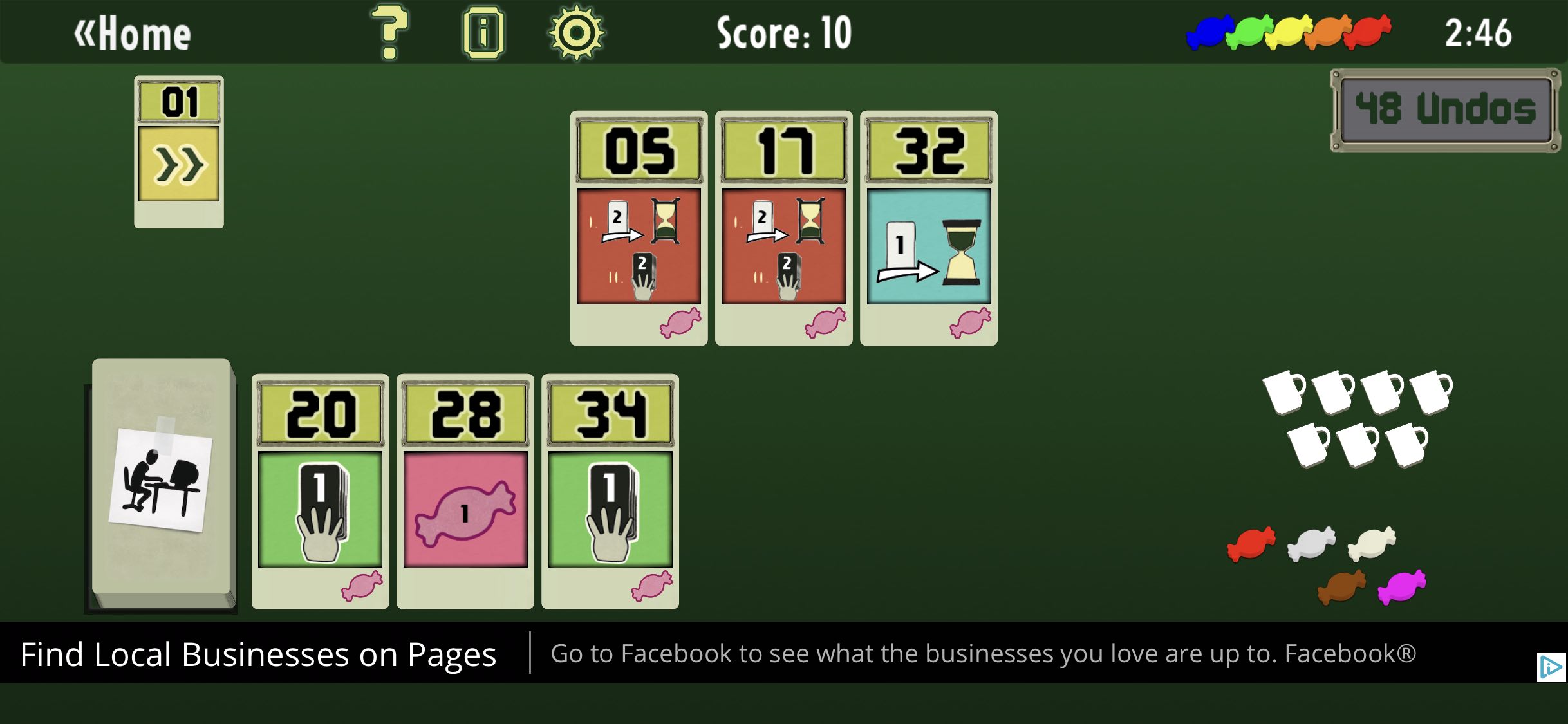
Task: Show the info booklet icon
Action: pyautogui.click(x=483, y=32)
